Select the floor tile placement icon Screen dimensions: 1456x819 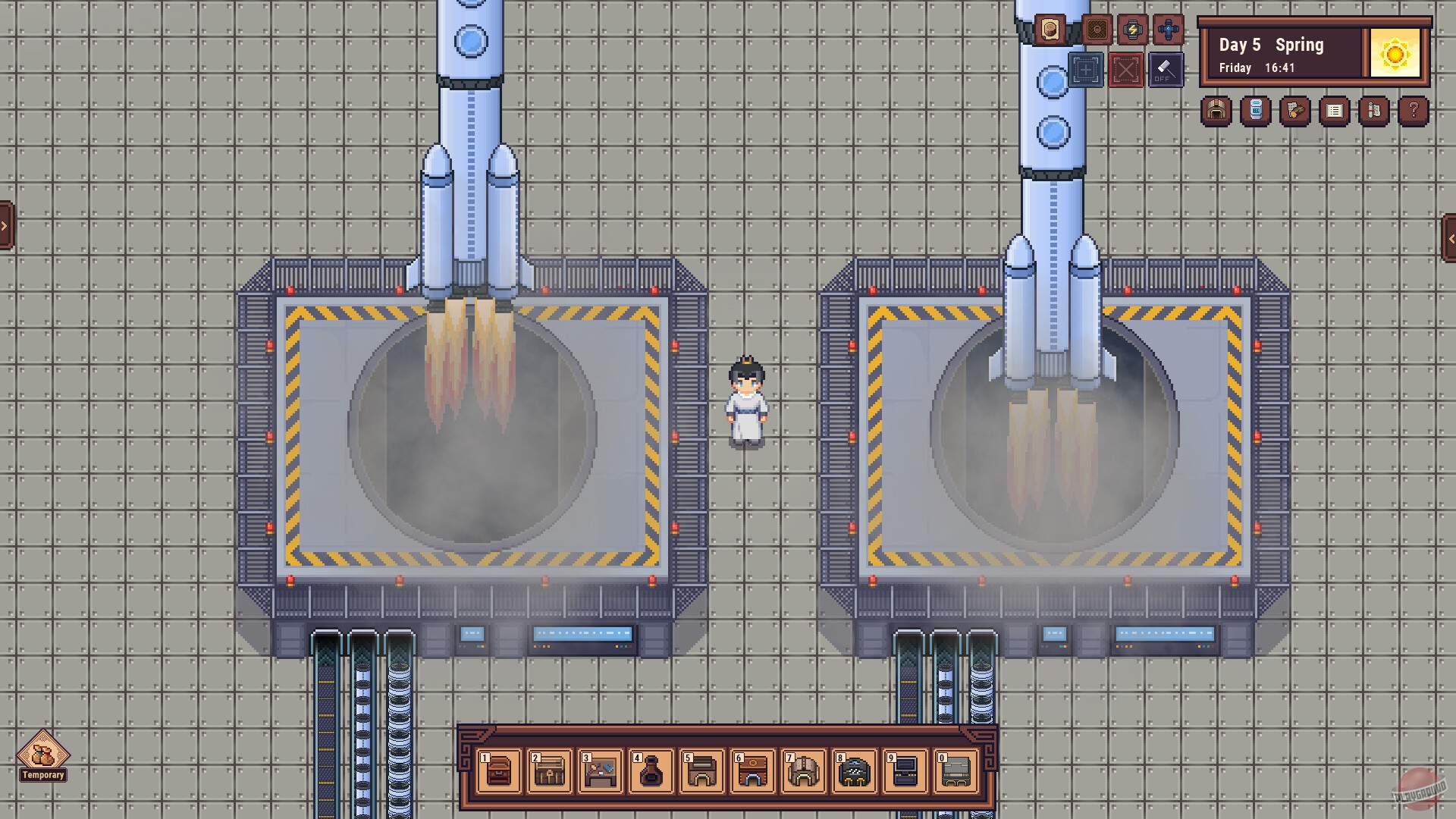[x=1097, y=30]
